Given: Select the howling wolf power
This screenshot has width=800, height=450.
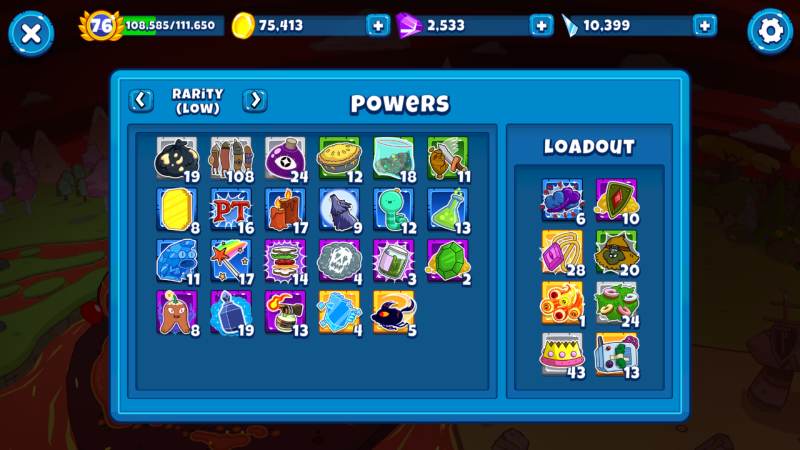Looking at the screenshot, I should click(x=339, y=211).
